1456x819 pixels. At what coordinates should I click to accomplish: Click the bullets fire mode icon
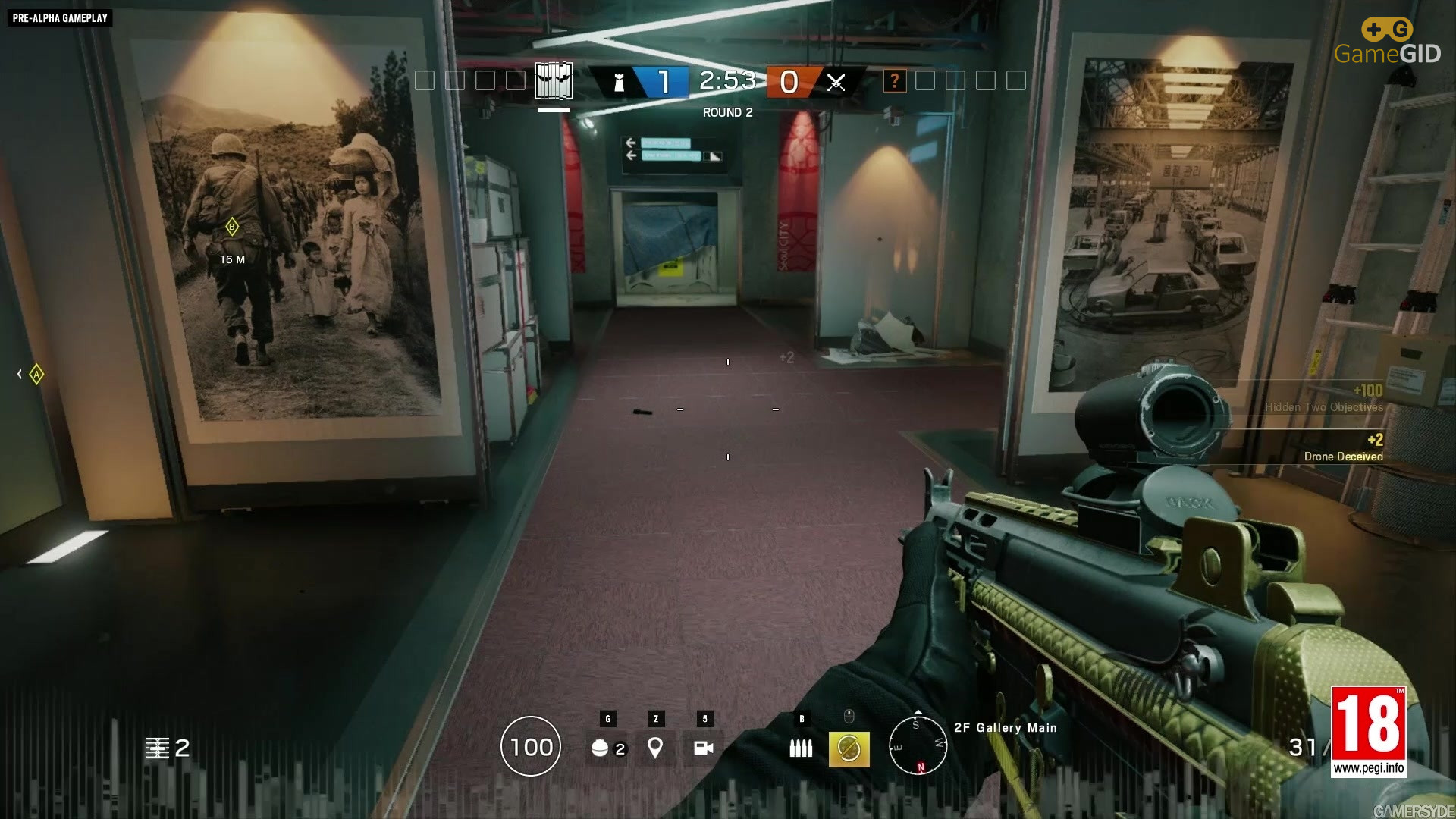(x=801, y=748)
